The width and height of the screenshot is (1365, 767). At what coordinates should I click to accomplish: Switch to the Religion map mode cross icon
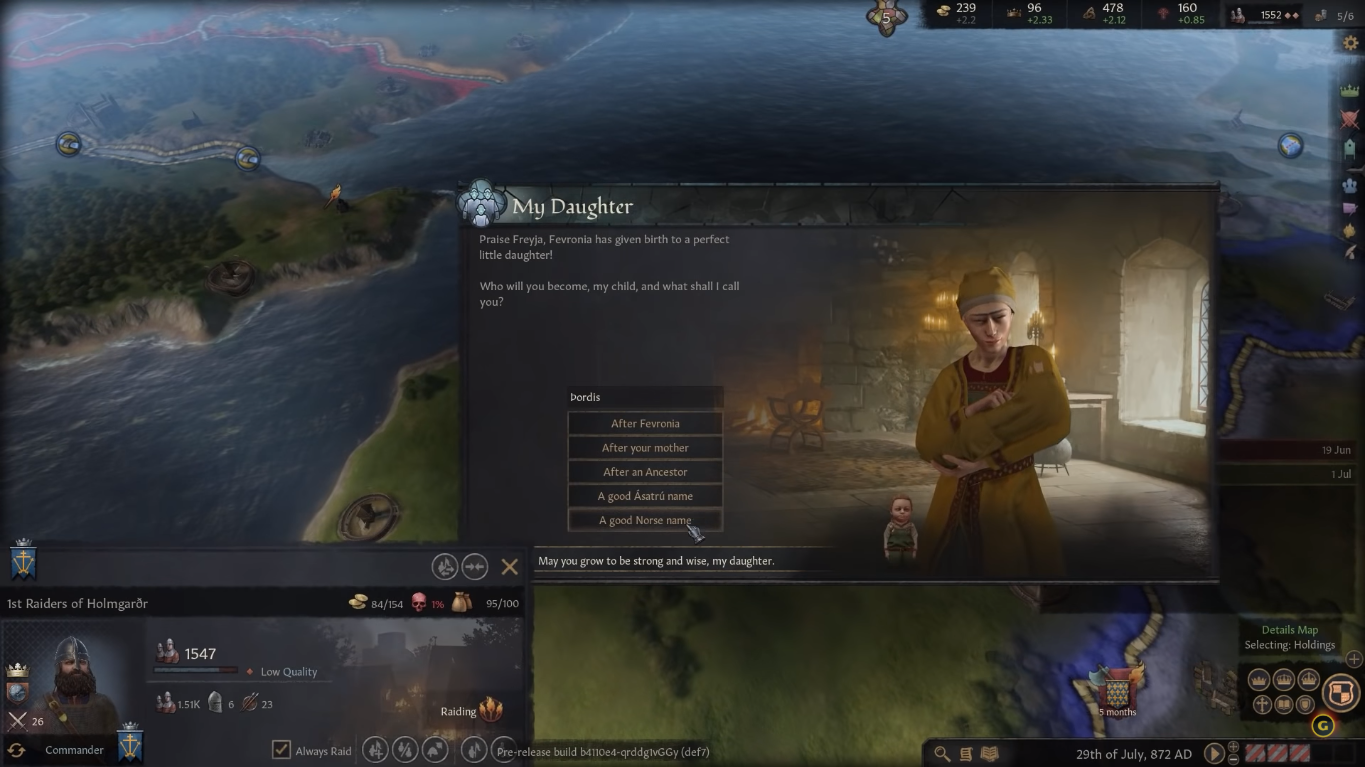(x=1262, y=705)
